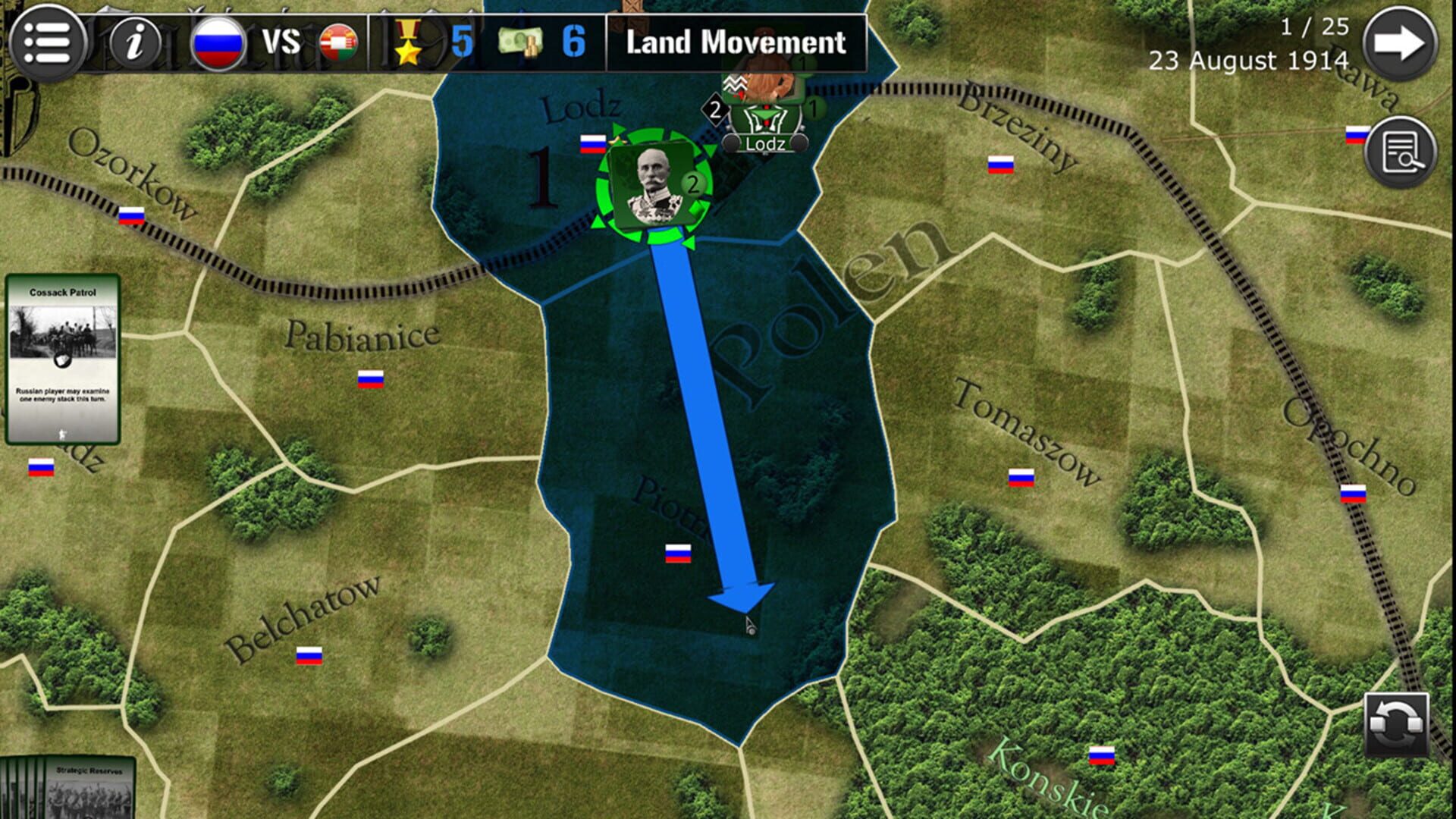Select the Russian flag faction icon
This screenshot has height=819, width=1456.
pyautogui.click(x=220, y=42)
